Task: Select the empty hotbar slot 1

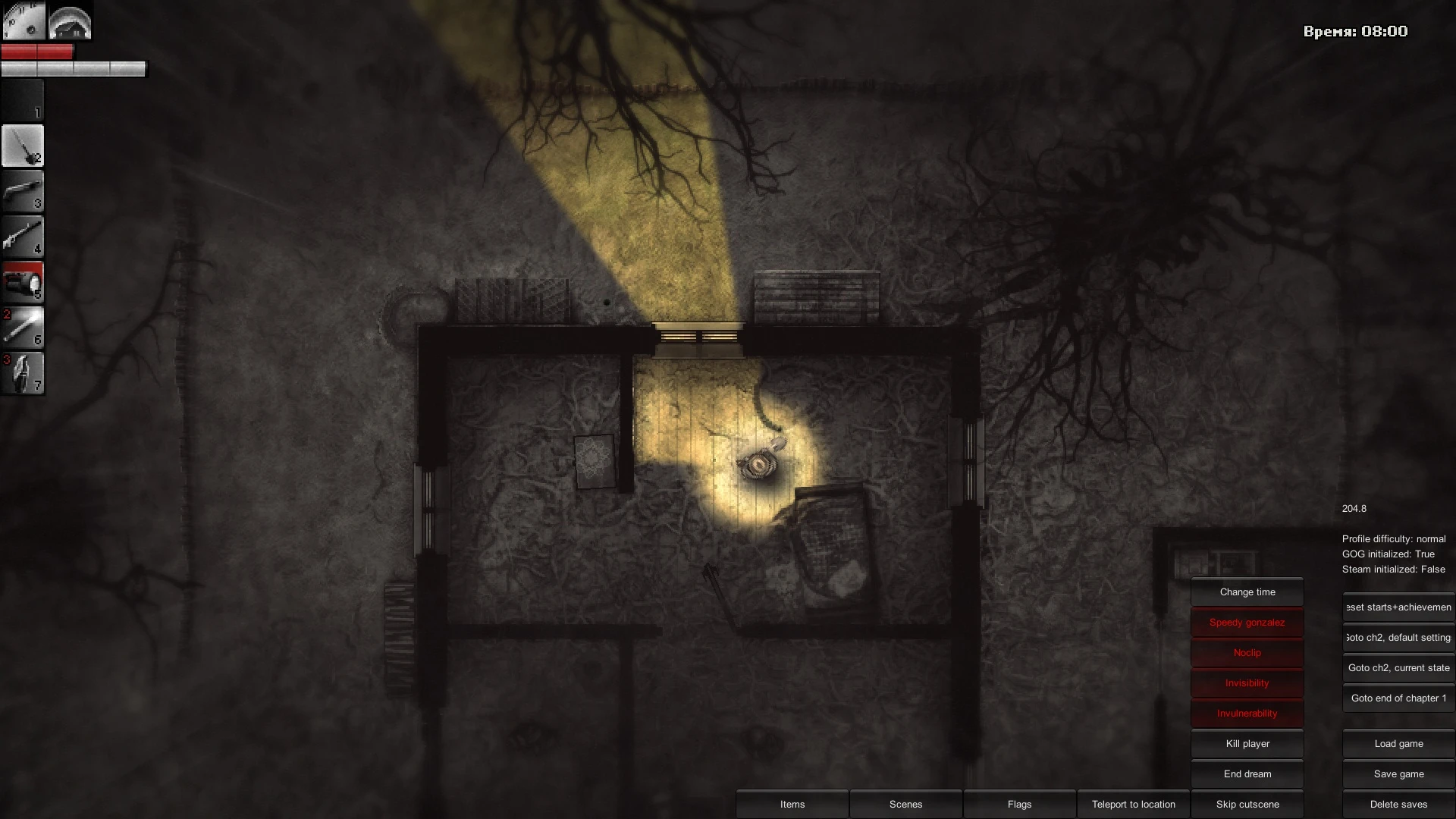Action: (23, 100)
